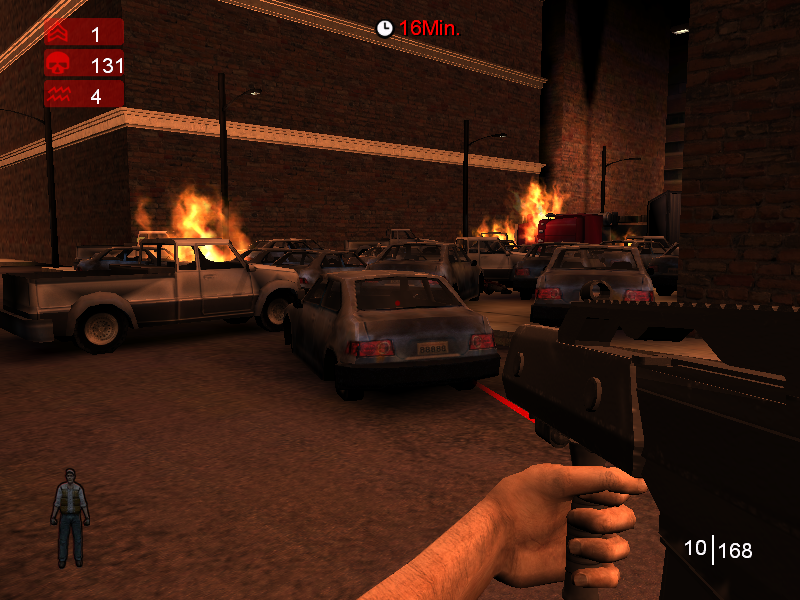Click the rank chevron icon
Viewport: 800px width, 600px height.
tap(57, 33)
